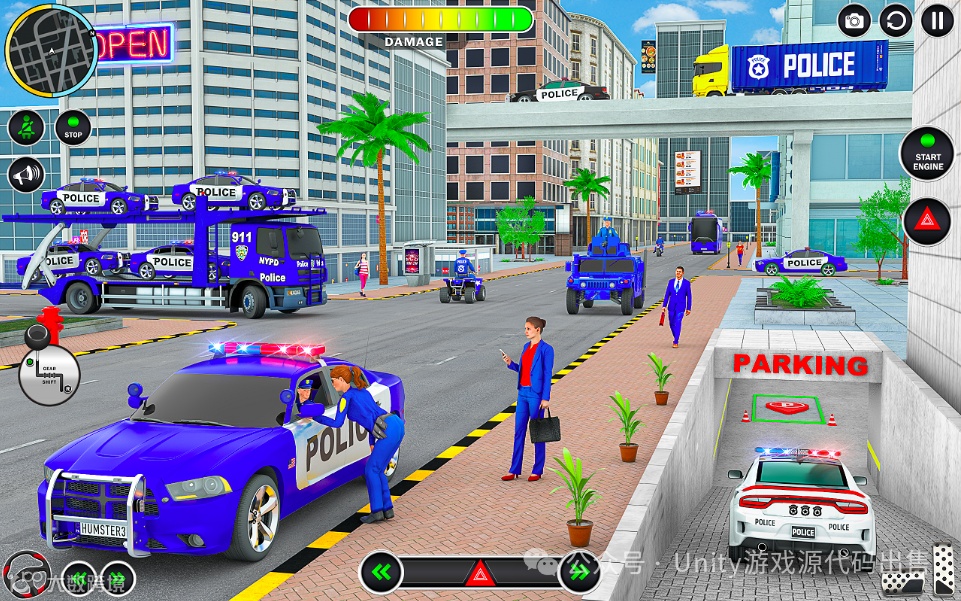Steer right with the arrow beside the steering wheel

tap(116, 579)
